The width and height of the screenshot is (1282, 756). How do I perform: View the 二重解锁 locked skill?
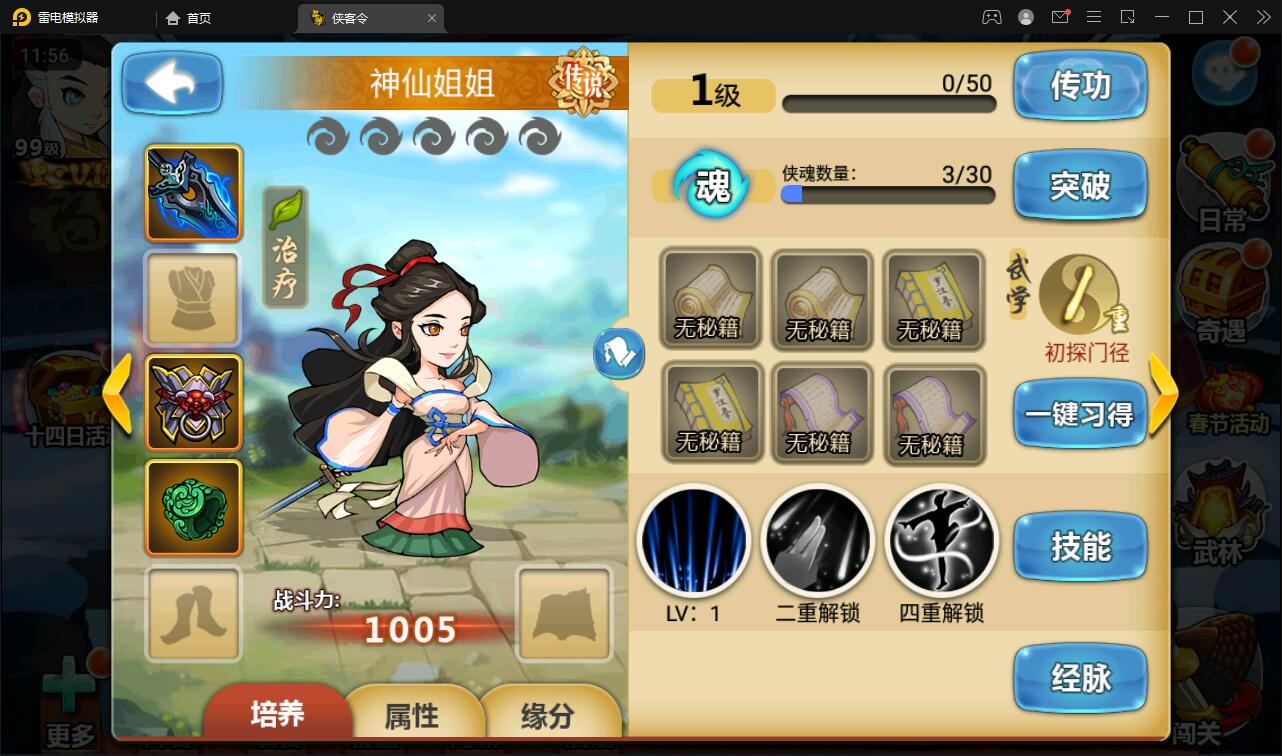(x=817, y=540)
